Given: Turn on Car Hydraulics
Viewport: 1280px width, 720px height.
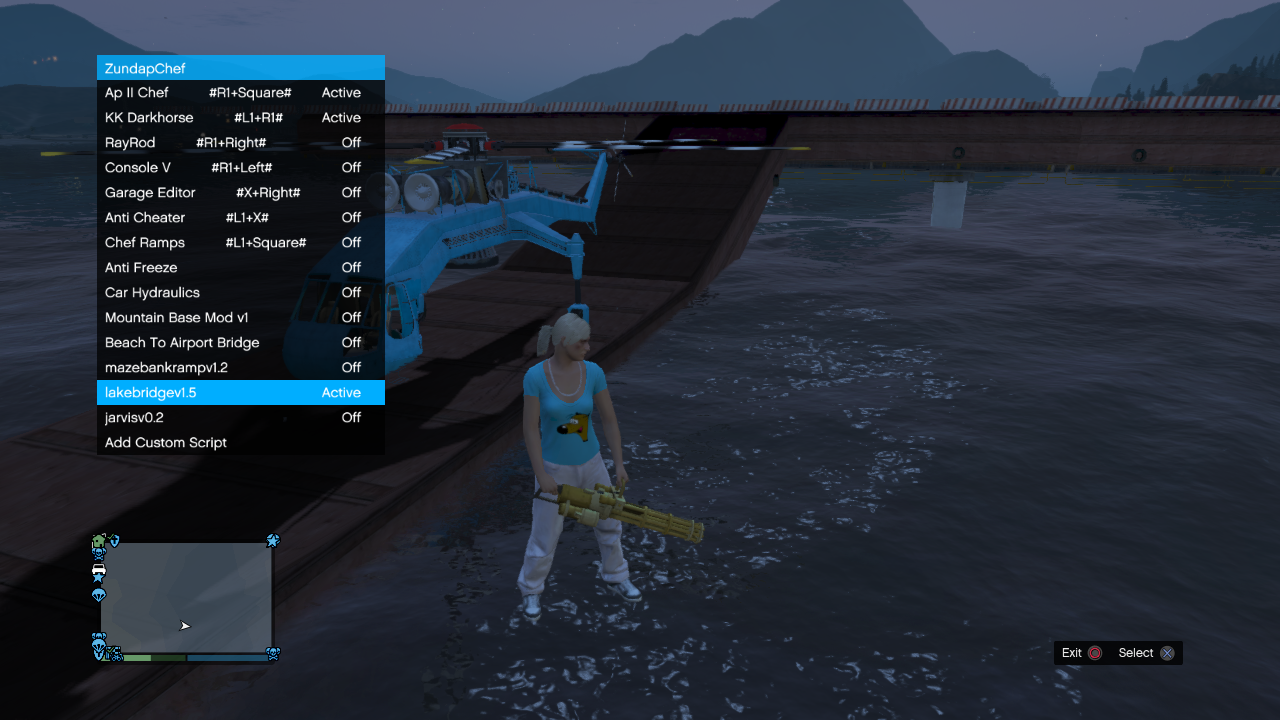Looking at the screenshot, I should pos(240,292).
